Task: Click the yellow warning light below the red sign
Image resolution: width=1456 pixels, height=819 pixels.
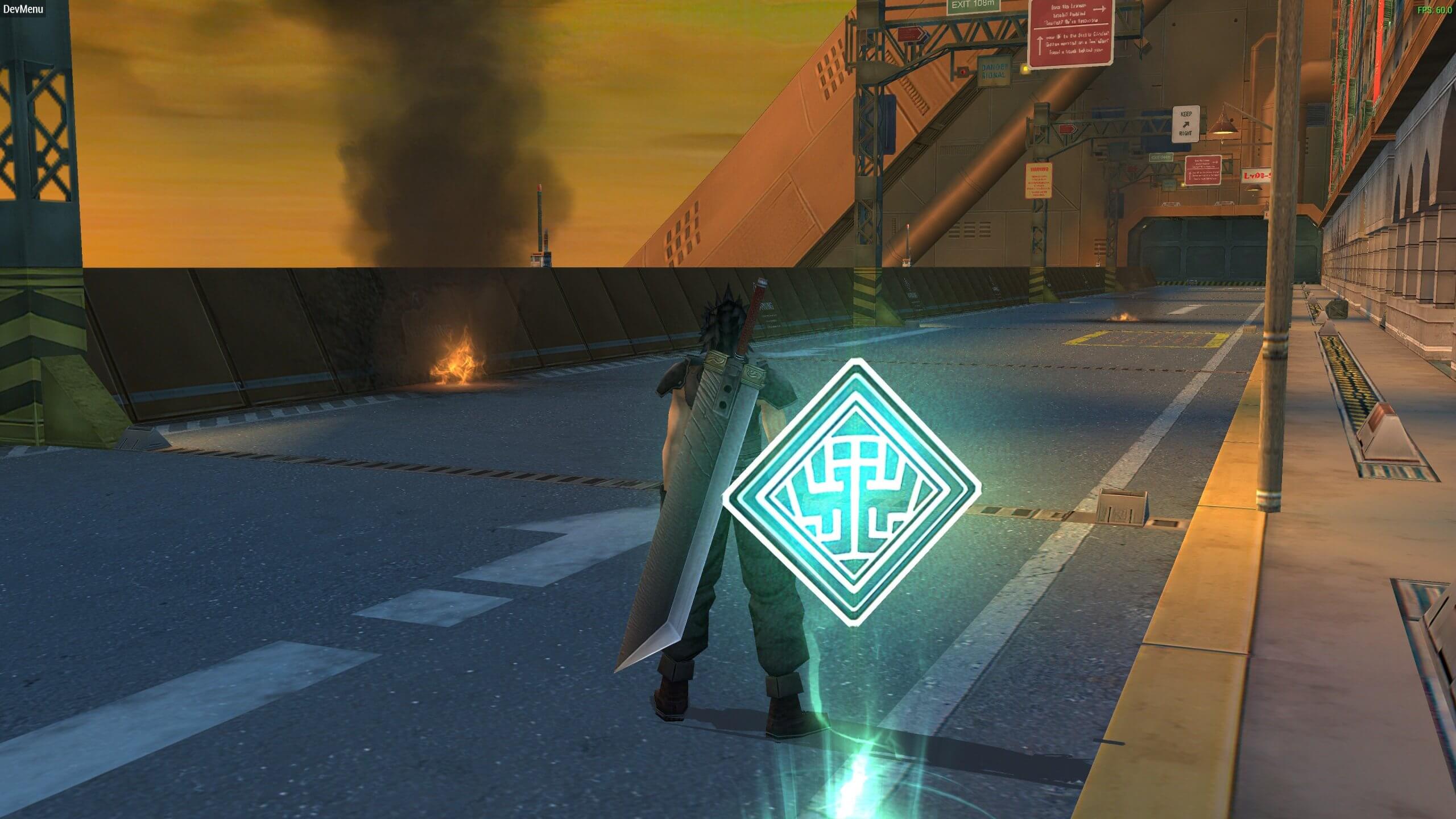Action: 1024,69
